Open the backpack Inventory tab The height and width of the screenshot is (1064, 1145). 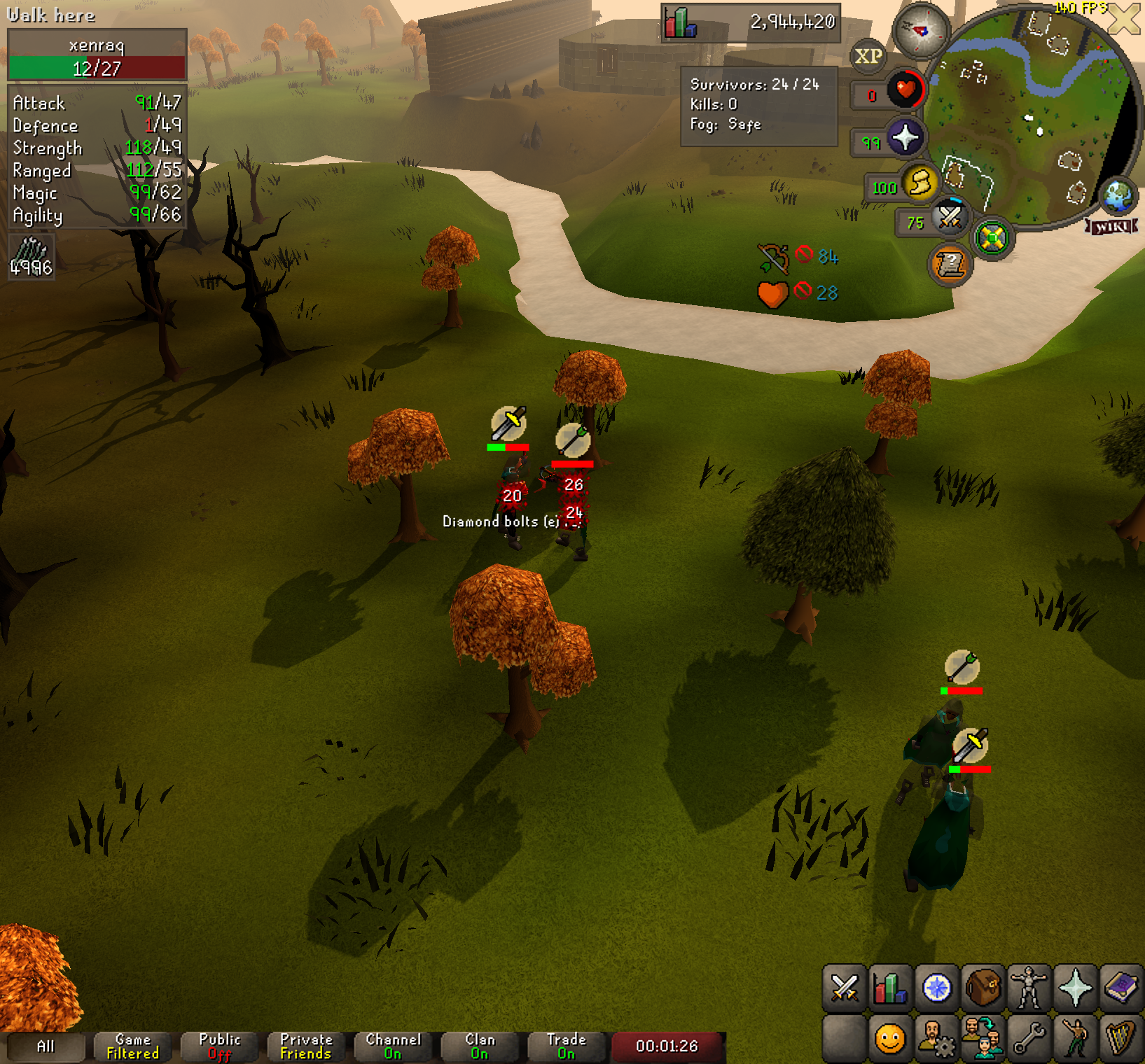983,988
